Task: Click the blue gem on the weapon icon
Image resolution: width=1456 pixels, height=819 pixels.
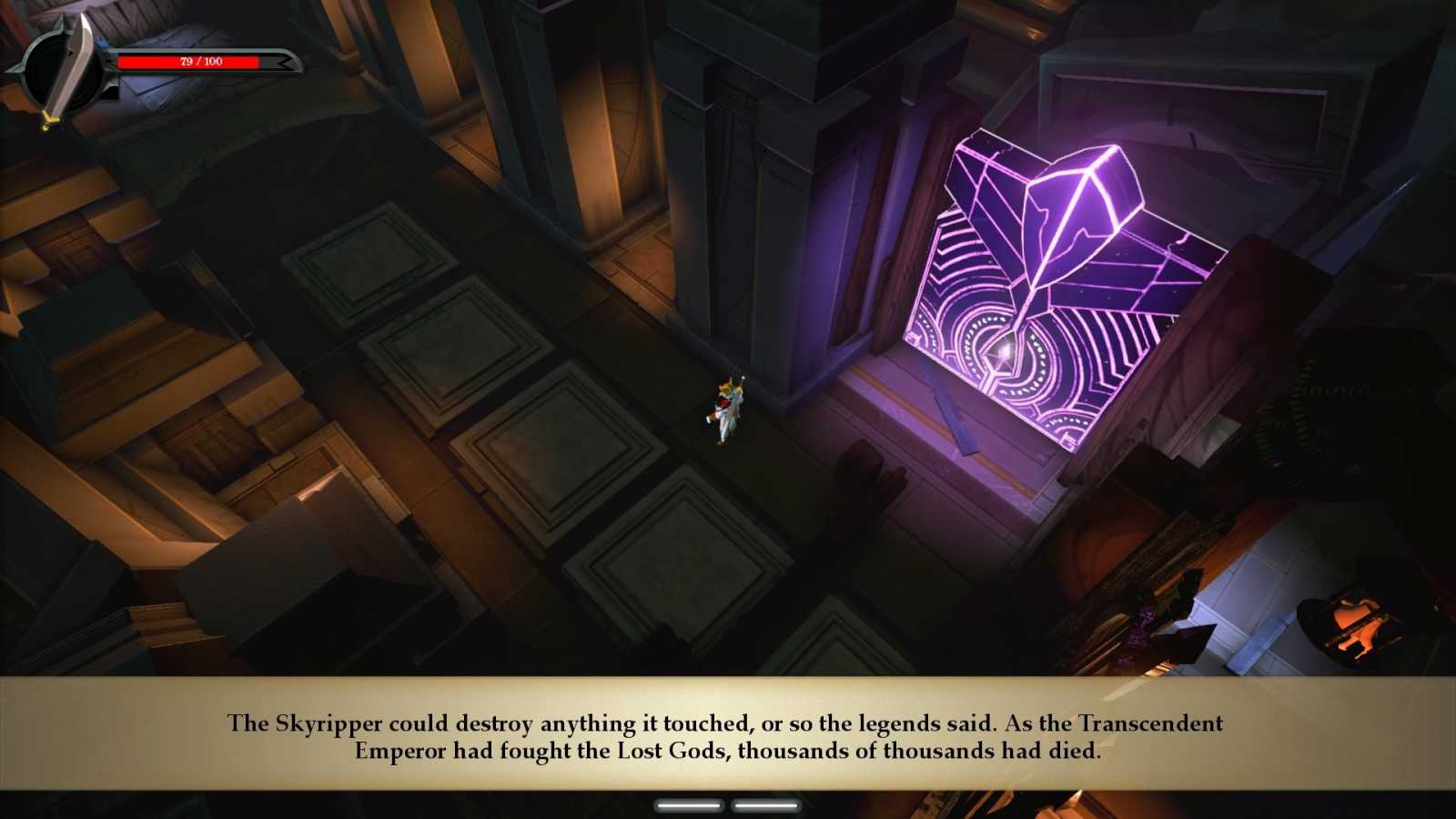Action: click(103, 43)
